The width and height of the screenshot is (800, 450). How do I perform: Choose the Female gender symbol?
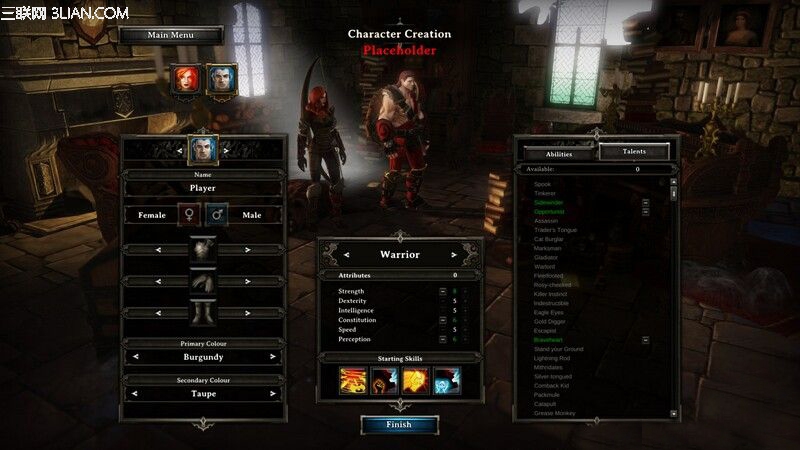coord(188,214)
